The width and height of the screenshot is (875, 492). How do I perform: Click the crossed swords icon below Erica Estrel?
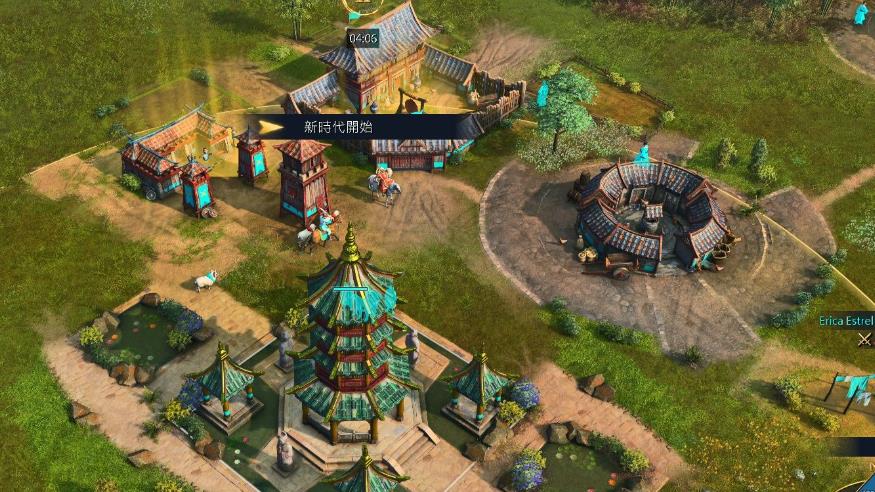[864, 339]
